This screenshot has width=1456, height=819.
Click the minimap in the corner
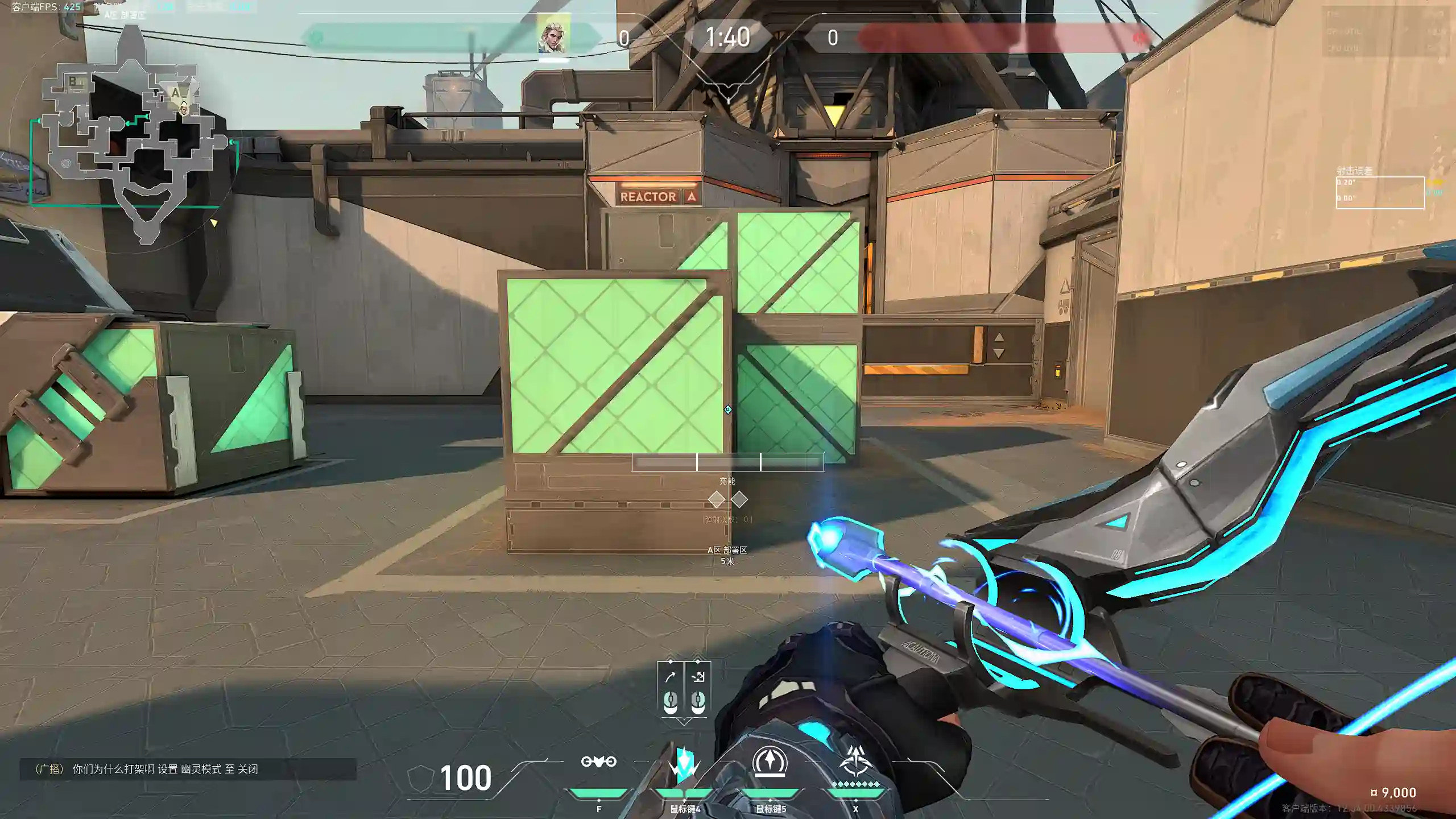[x=132, y=142]
